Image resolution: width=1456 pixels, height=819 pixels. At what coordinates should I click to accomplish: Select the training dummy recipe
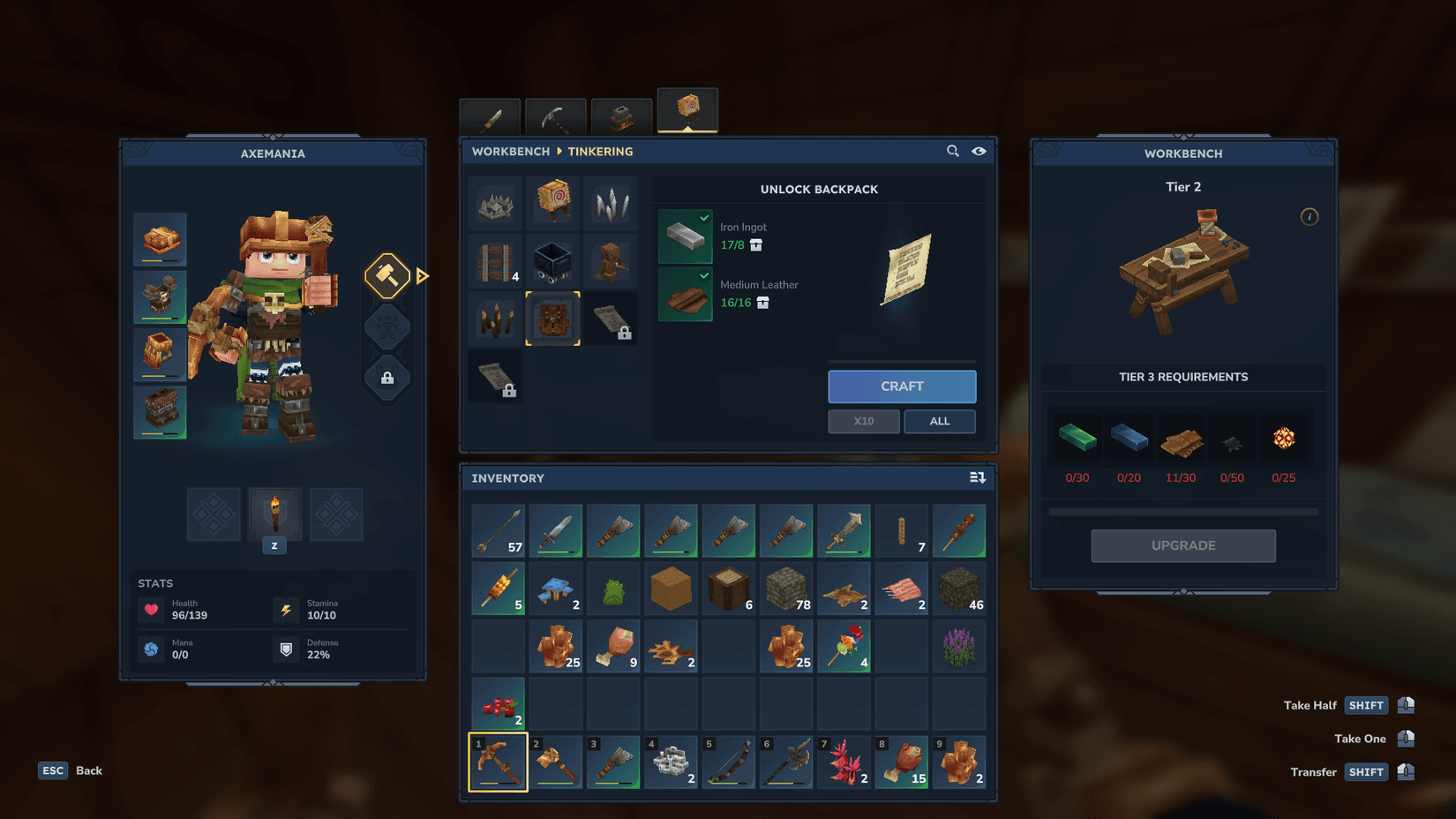click(x=553, y=203)
